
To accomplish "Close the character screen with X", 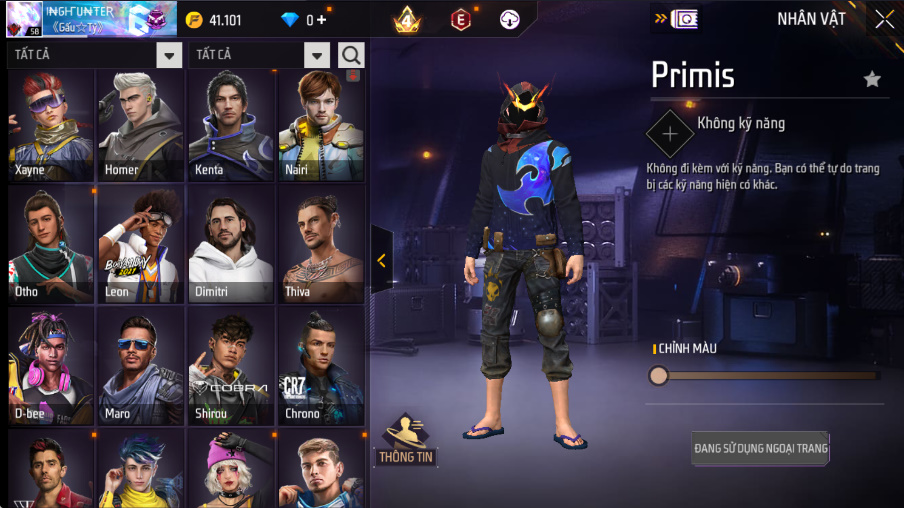I will click(x=884, y=19).
